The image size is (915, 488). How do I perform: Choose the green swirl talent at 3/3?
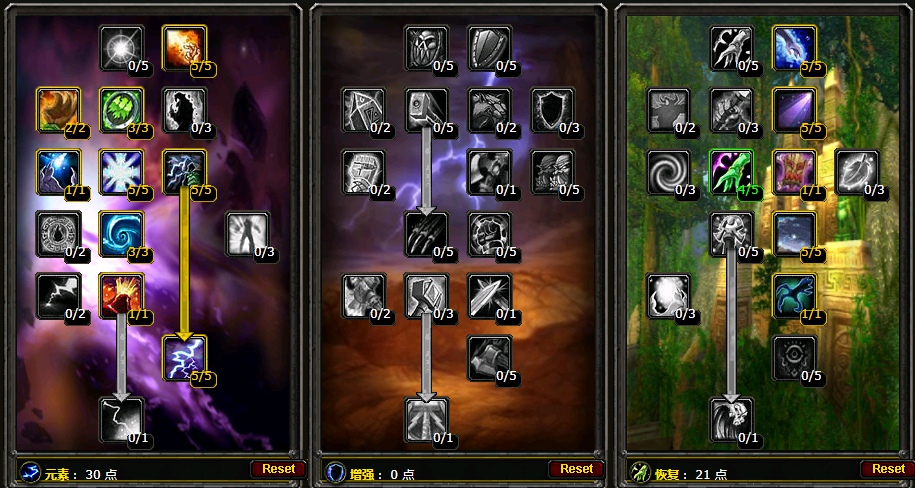122,109
